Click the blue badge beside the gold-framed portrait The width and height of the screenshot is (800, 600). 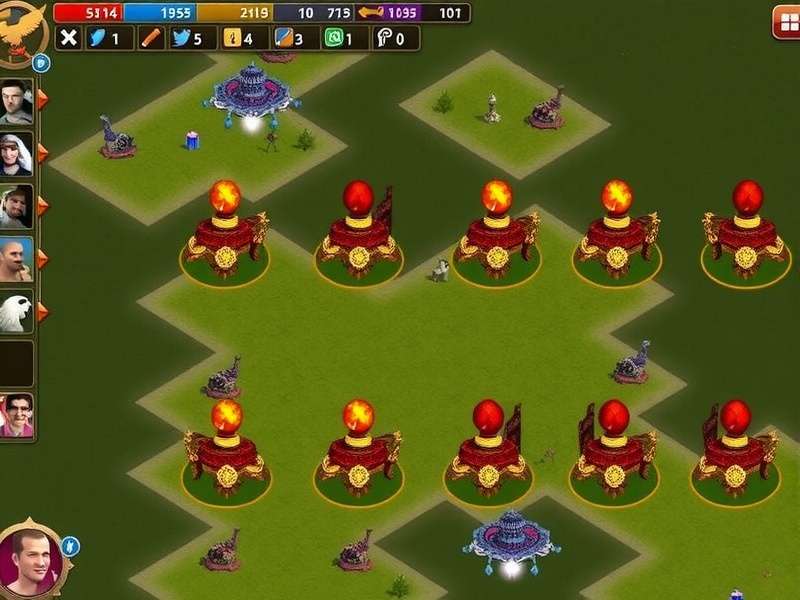pos(70,546)
